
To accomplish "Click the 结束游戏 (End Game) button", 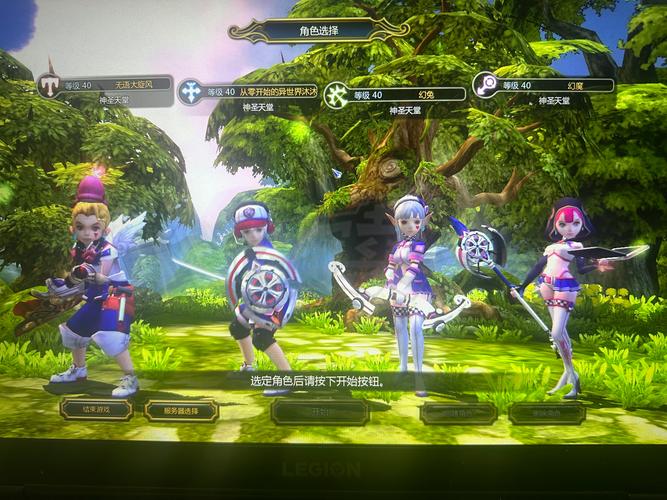I will 96,409.
